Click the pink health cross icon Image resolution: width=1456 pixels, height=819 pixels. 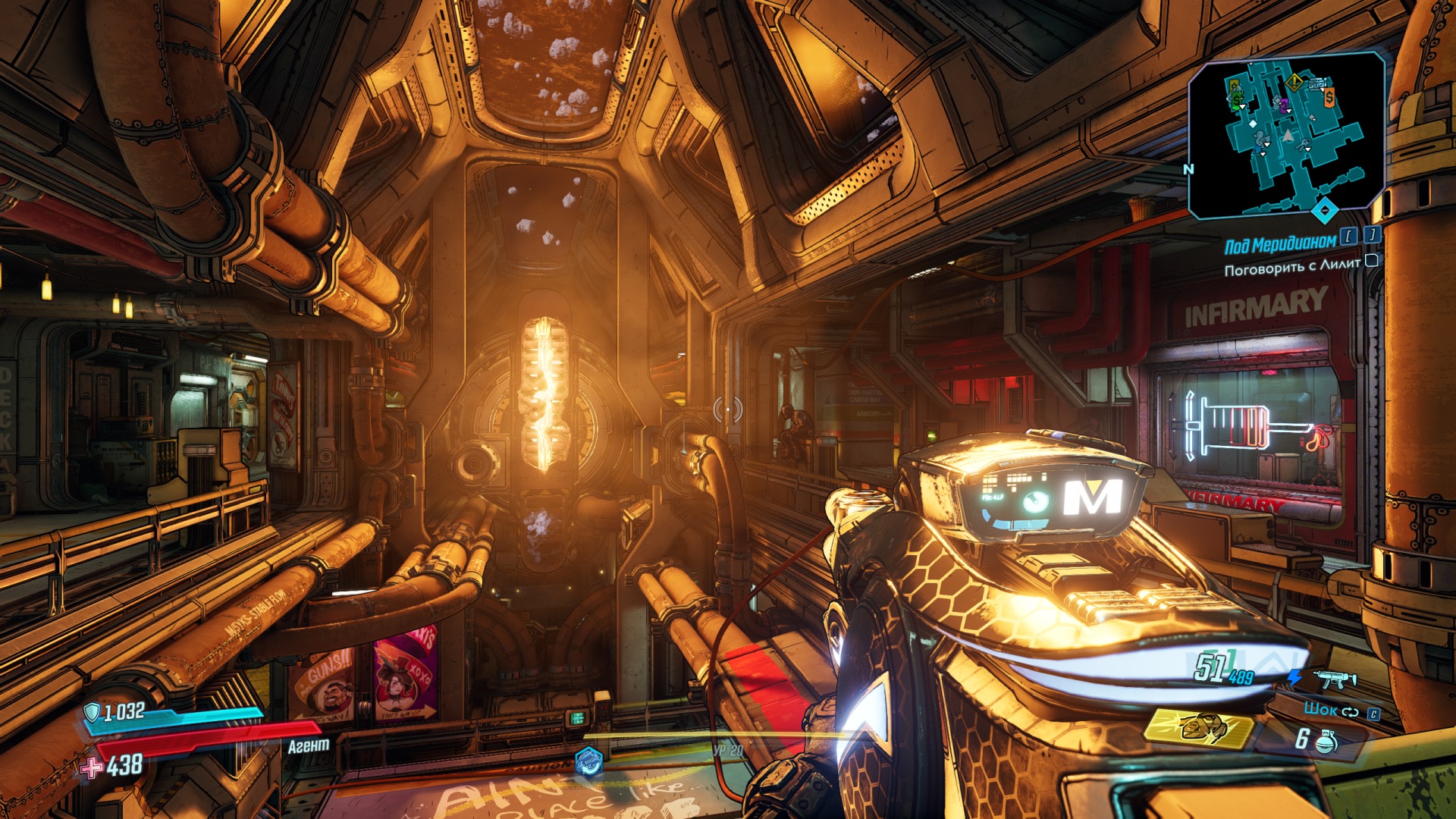point(92,767)
